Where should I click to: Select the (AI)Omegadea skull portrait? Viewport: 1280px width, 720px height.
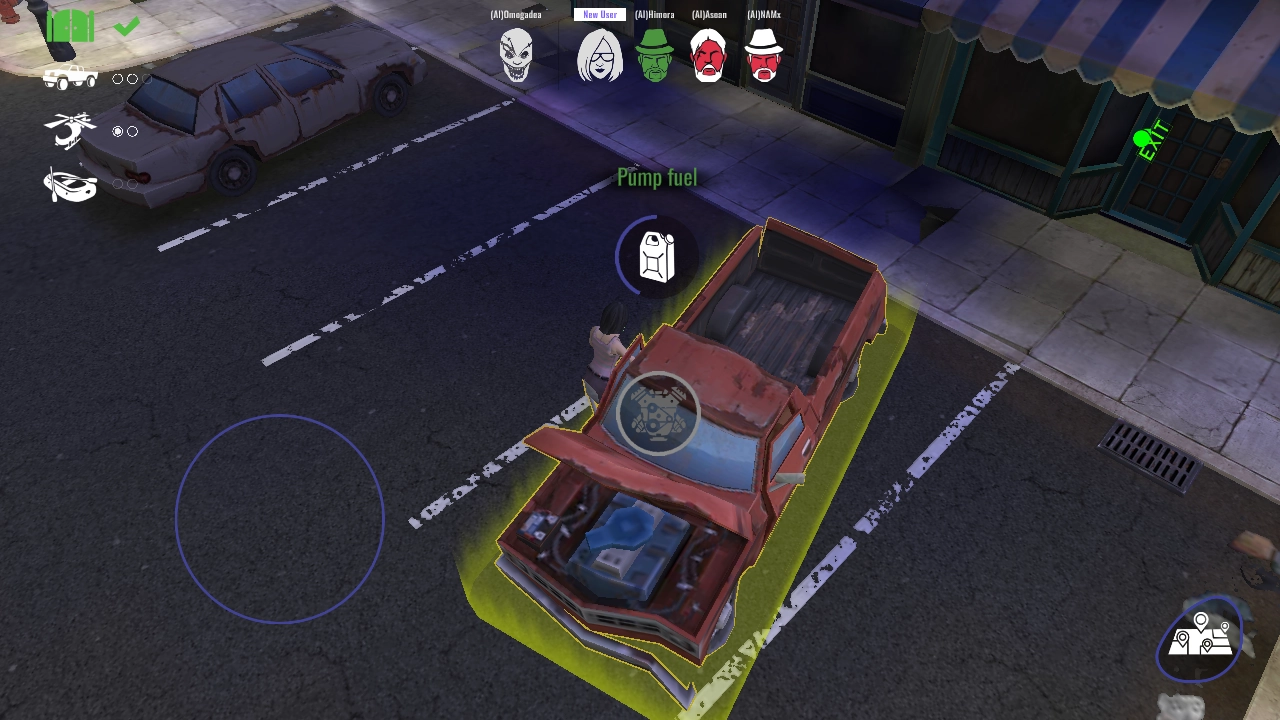(517, 54)
